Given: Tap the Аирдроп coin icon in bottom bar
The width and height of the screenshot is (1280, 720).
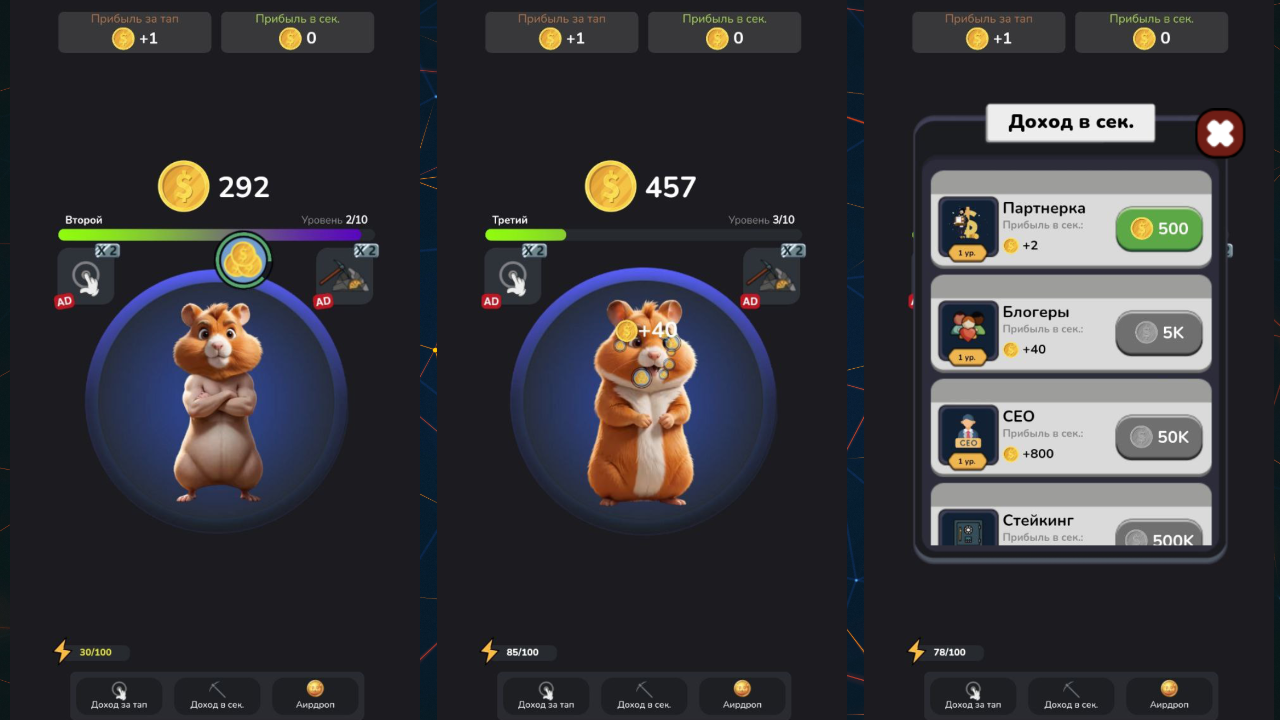Looking at the screenshot, I should (x=742, y=689).
